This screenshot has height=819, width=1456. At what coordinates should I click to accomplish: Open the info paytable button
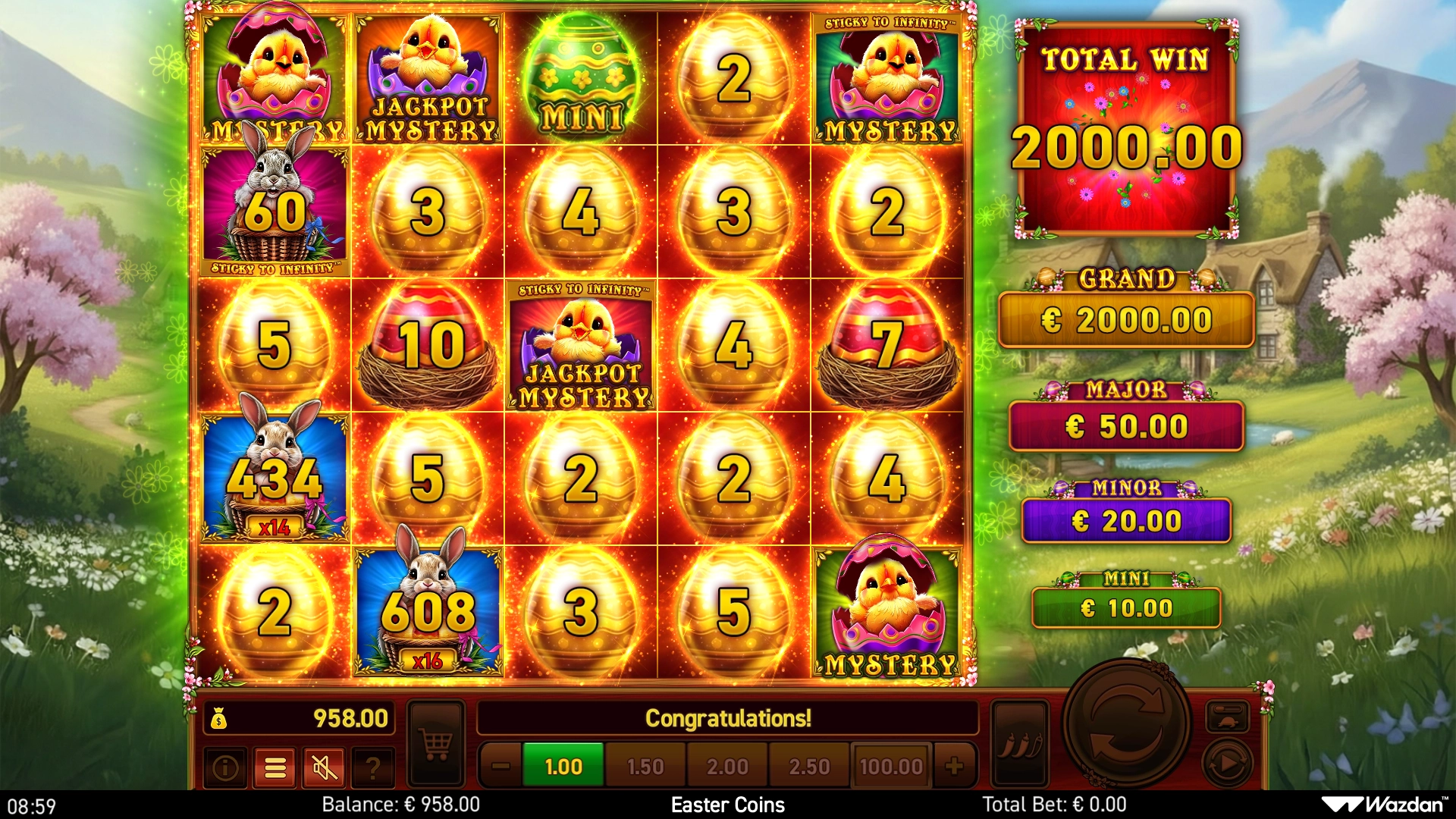coord(225,768)
